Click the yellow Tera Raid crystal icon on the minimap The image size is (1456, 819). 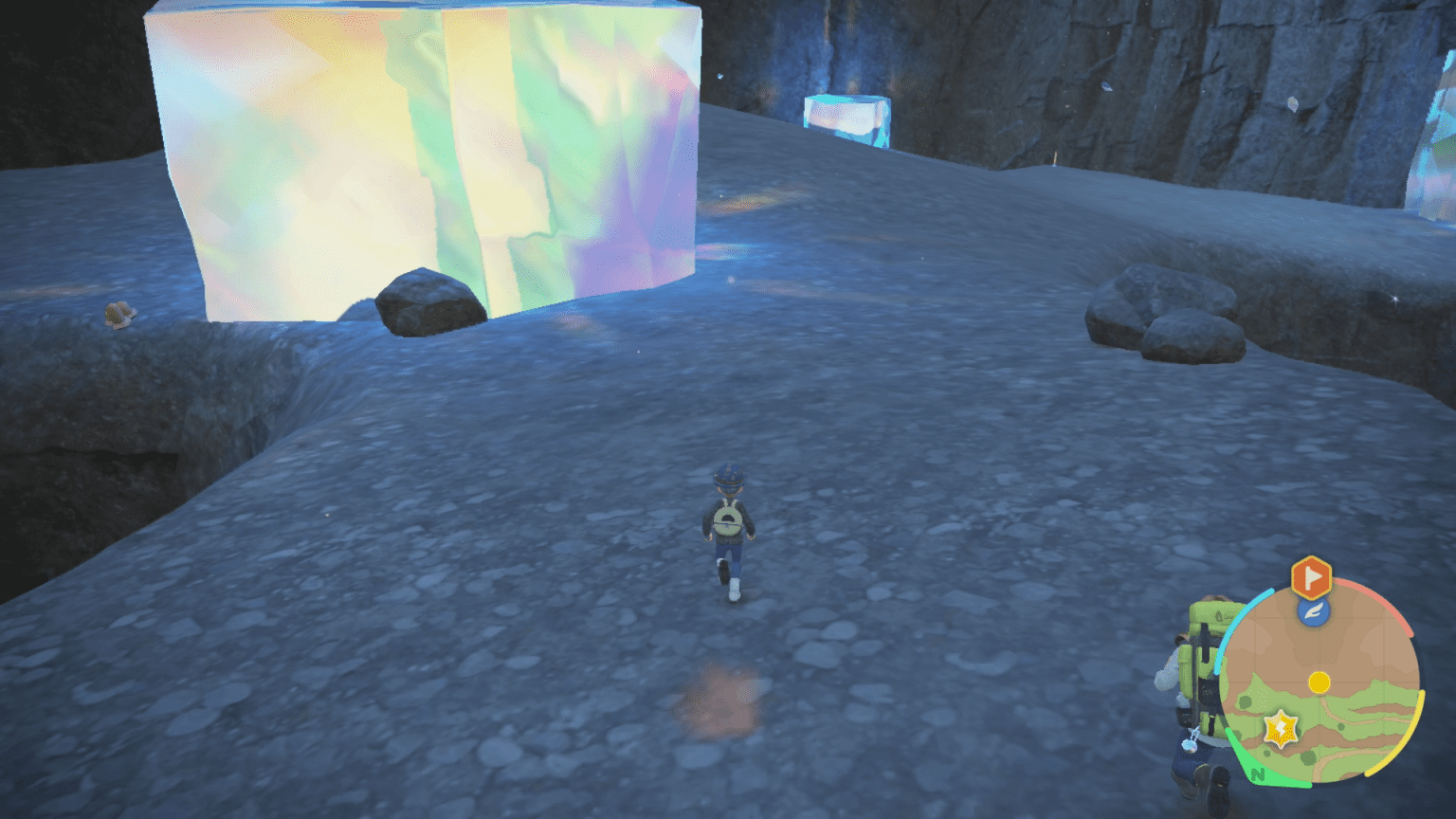pyautogui.click(x=1280, y=727)
